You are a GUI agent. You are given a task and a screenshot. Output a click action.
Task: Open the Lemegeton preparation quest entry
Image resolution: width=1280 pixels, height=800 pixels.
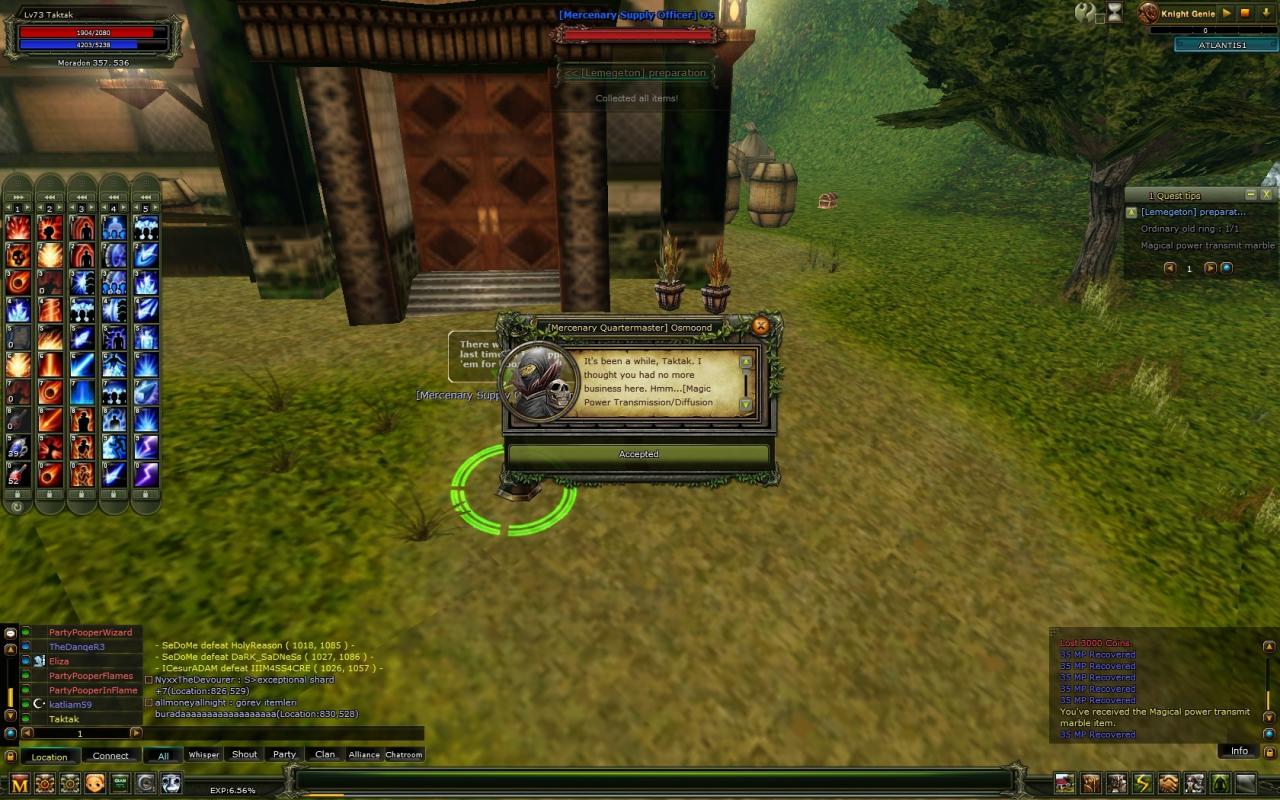click(1193, 212)
